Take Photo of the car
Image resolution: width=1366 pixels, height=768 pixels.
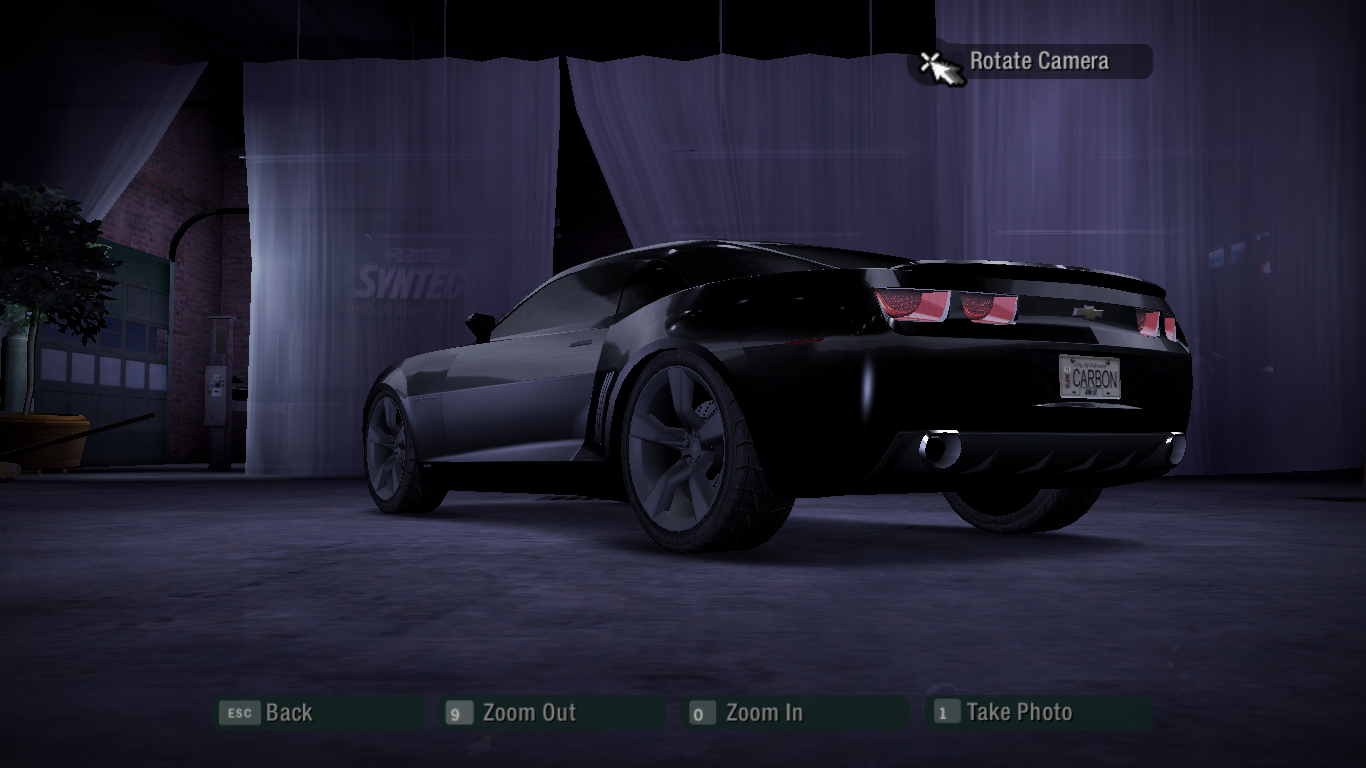click(x=1018, y=713)
